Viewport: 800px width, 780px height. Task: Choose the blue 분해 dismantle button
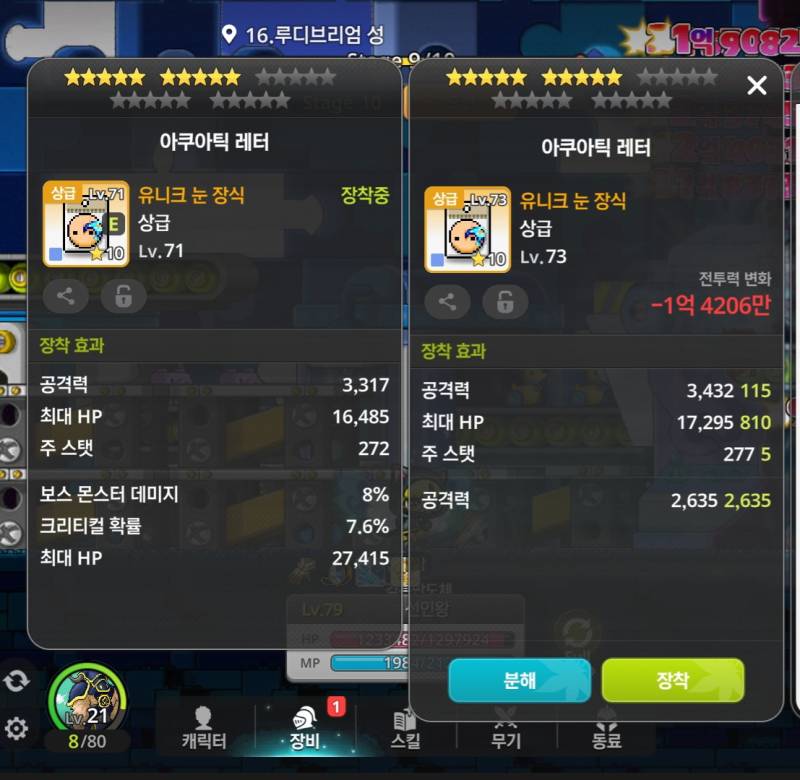pyautogui.click(x=519, y=680)
